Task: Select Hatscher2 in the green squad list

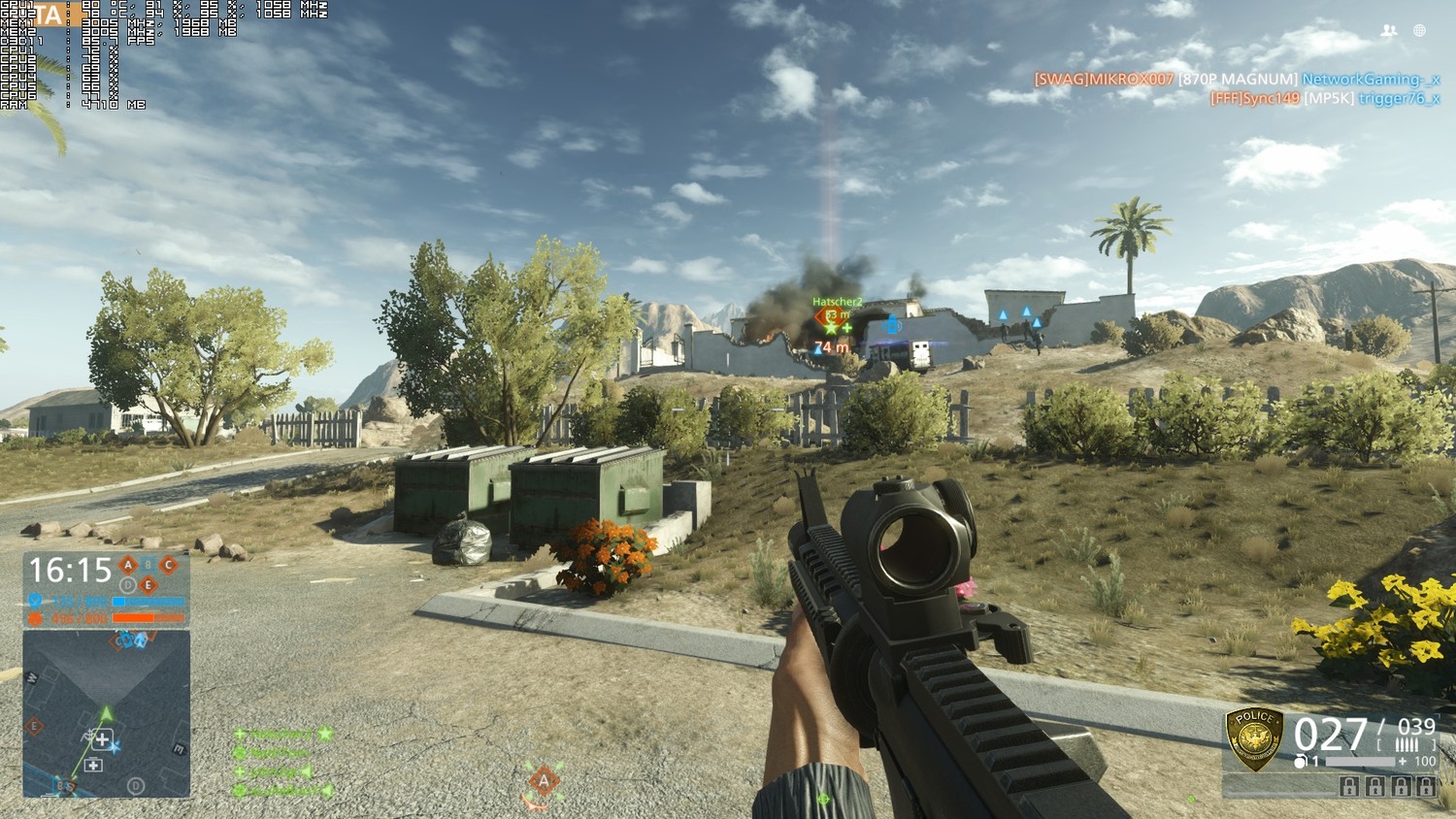Action: (280, 735)
